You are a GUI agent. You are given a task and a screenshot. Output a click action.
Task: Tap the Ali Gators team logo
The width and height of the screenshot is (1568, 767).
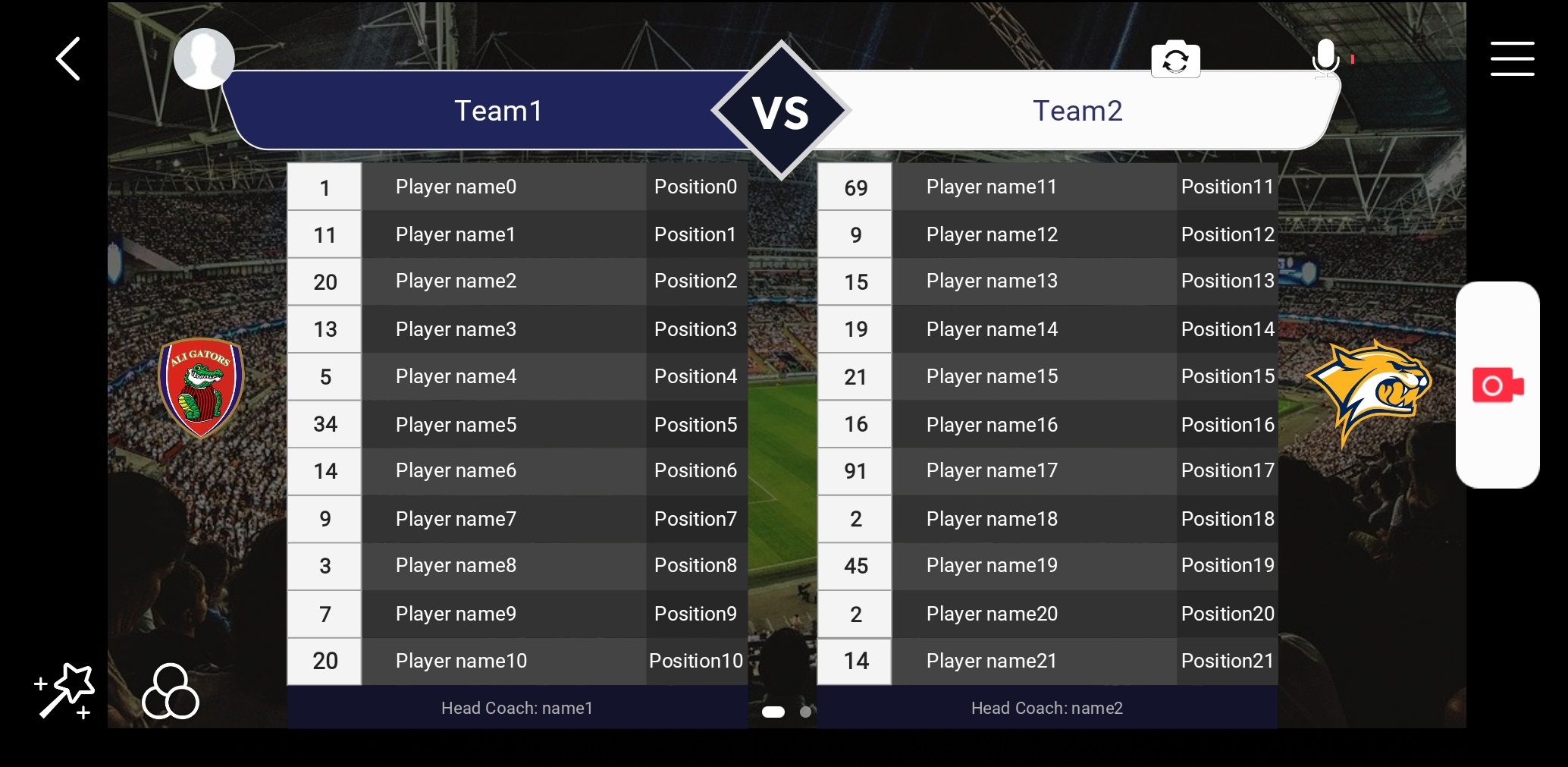201,388
